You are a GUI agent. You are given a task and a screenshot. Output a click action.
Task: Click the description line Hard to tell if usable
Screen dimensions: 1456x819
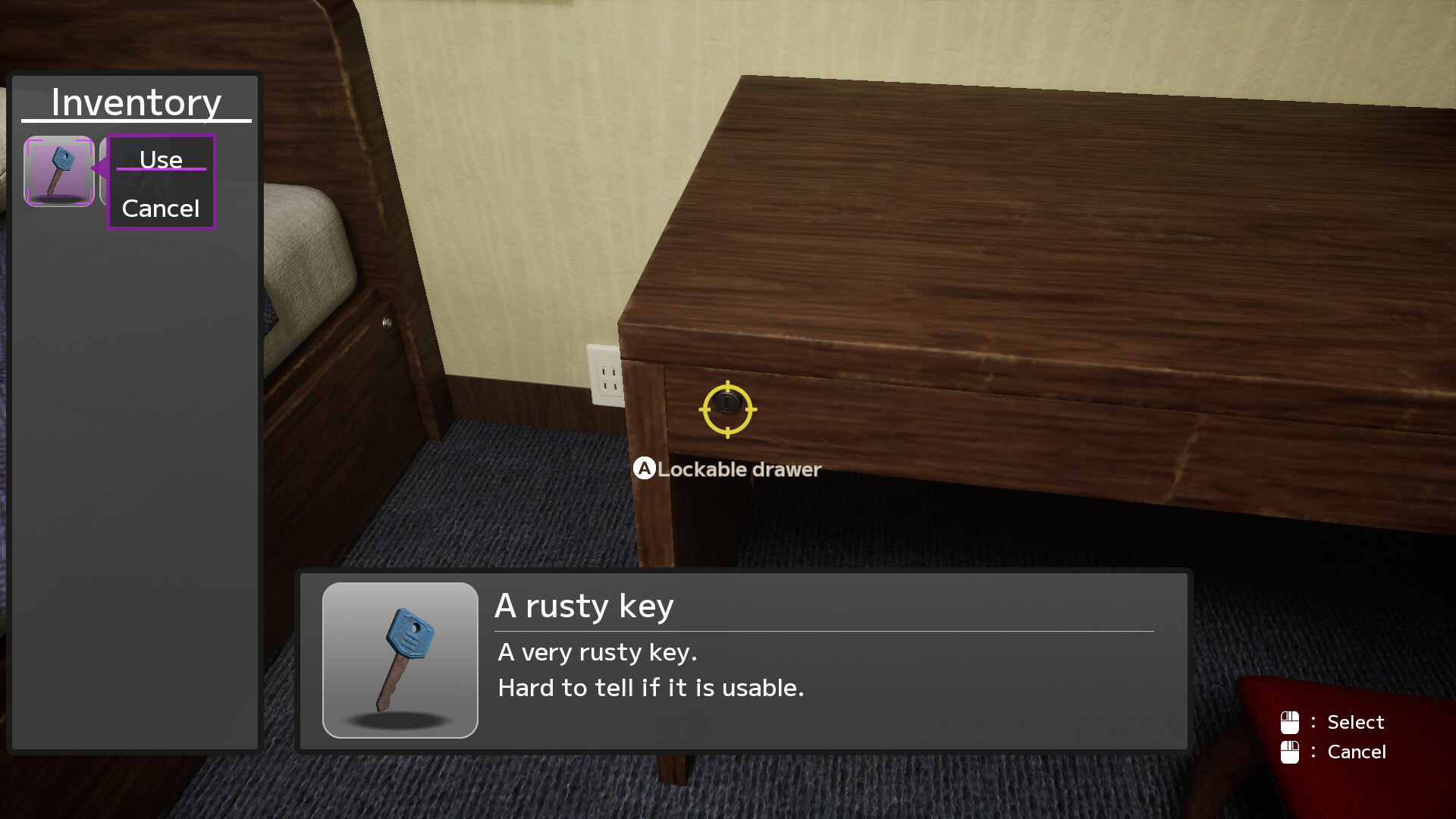(651, 688)
